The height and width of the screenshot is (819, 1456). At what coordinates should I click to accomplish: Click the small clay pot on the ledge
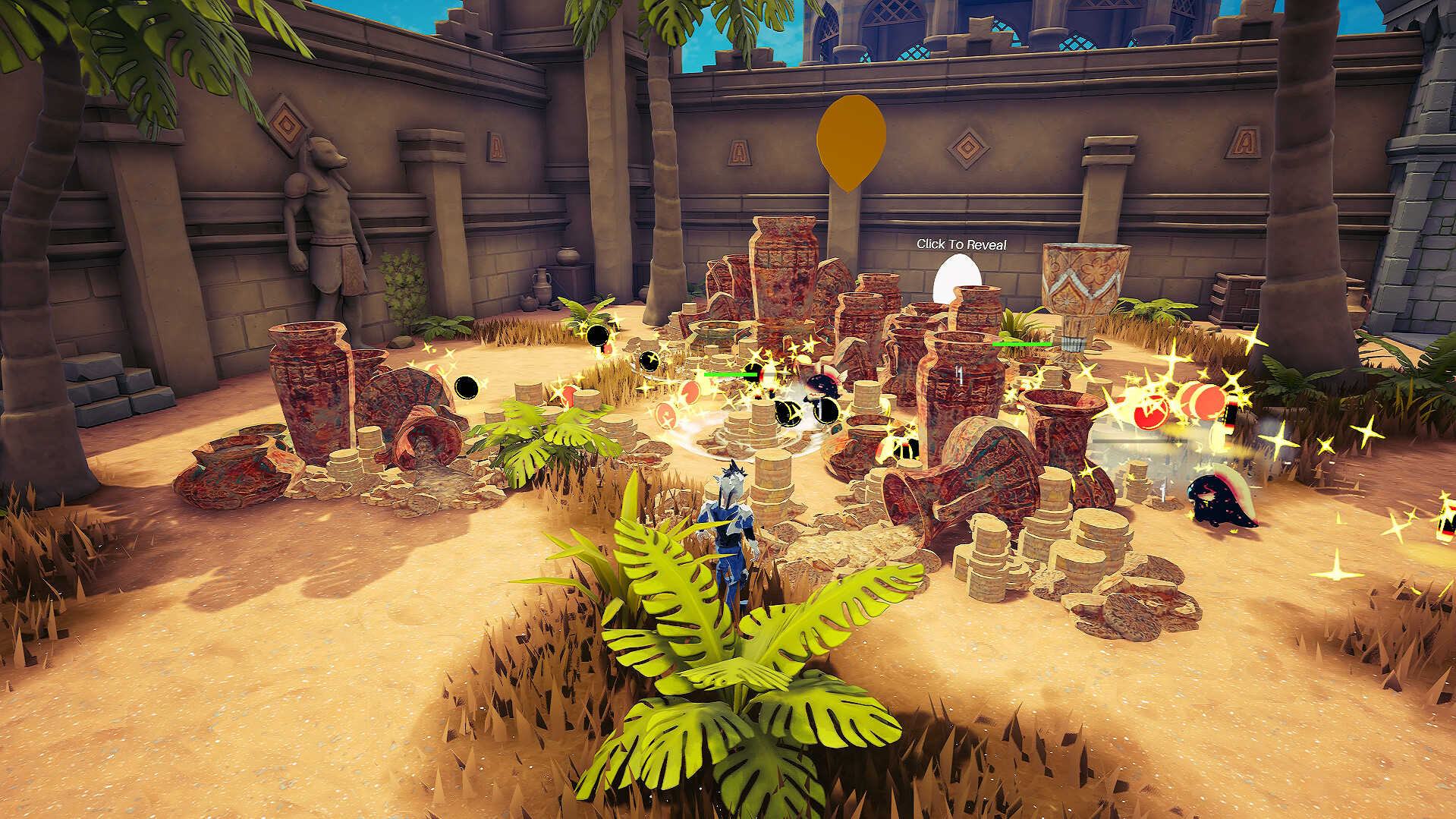(x=568, y=255)
